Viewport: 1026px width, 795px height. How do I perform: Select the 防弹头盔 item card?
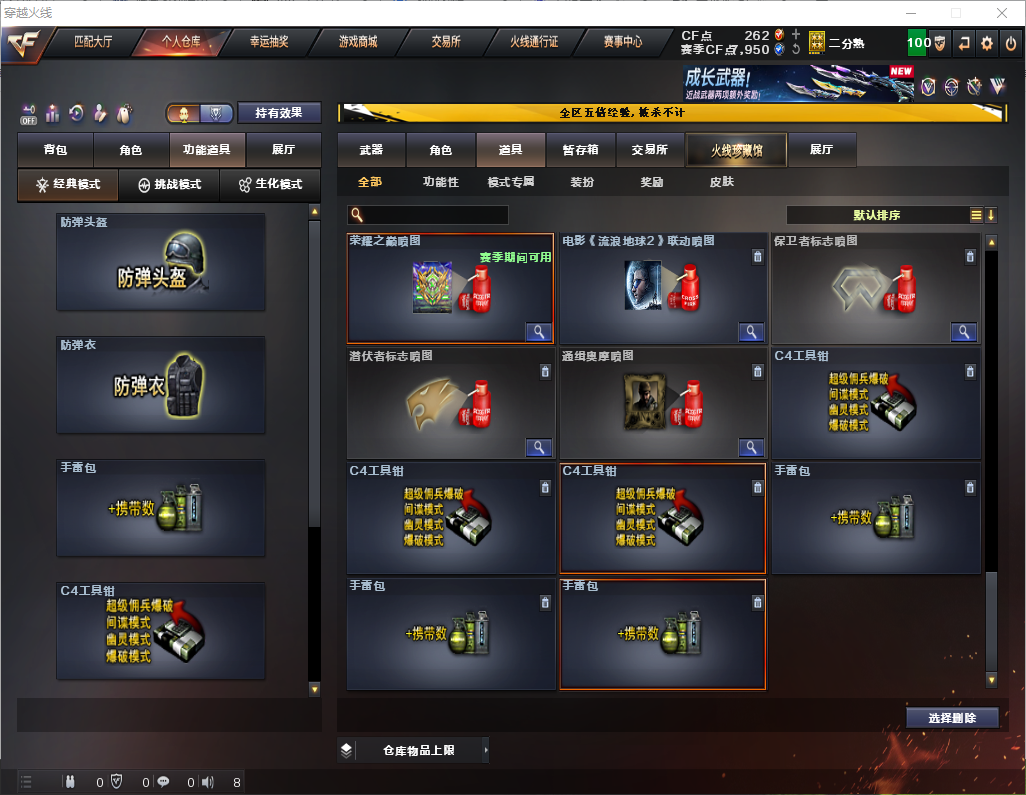point(161,262)
